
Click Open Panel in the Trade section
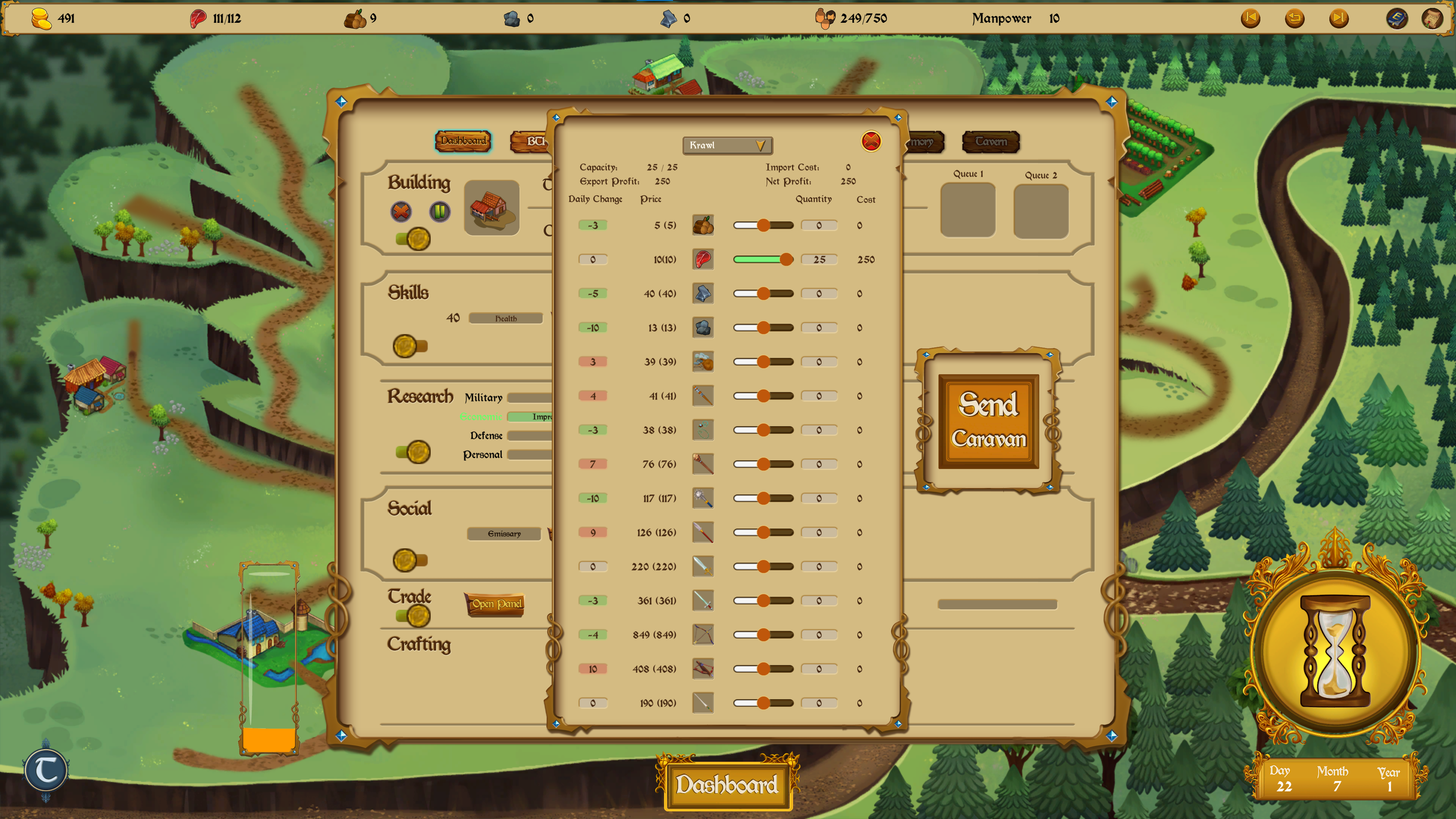tap(494, 604)
